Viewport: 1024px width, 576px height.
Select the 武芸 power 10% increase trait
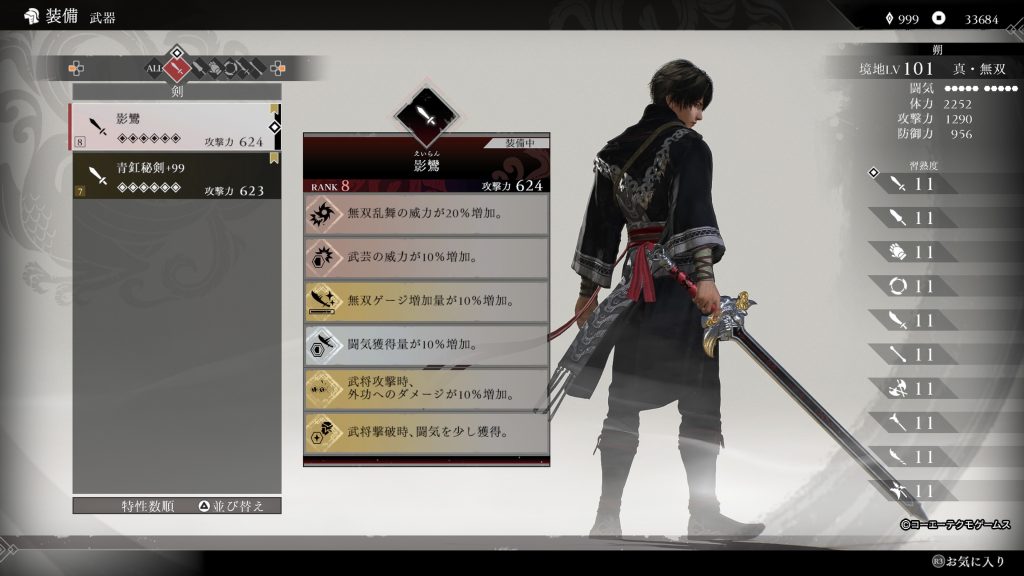point(426,257)
